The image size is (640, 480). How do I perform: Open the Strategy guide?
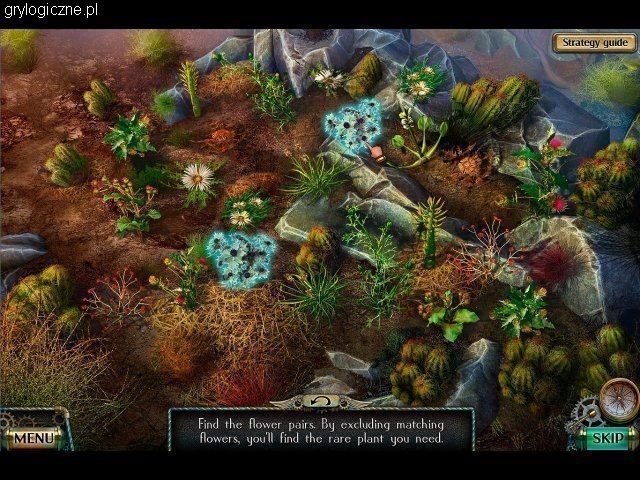pos(594,43)
